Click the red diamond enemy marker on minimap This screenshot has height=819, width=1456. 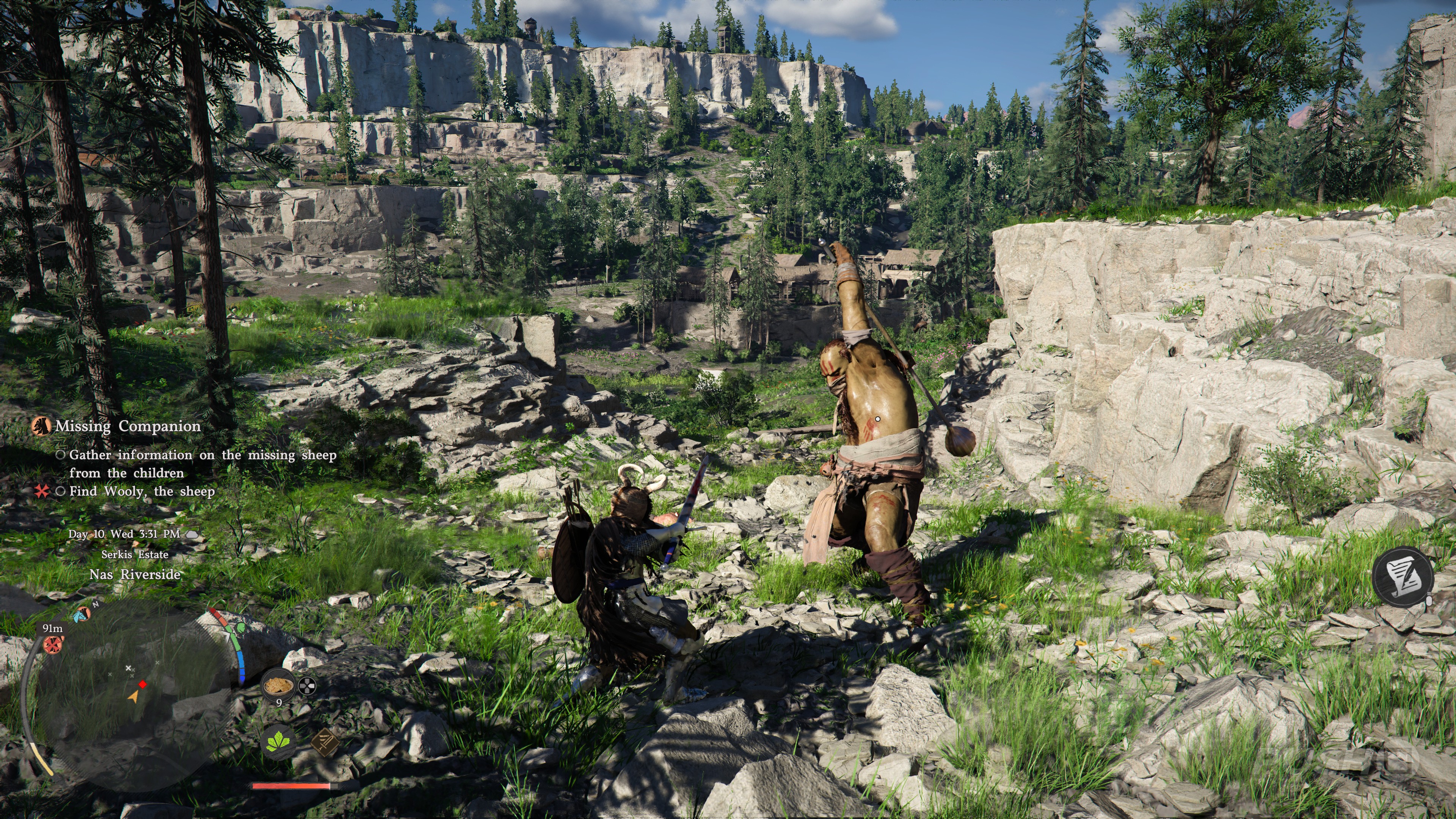pyautogui.click(x=143, y=684)
